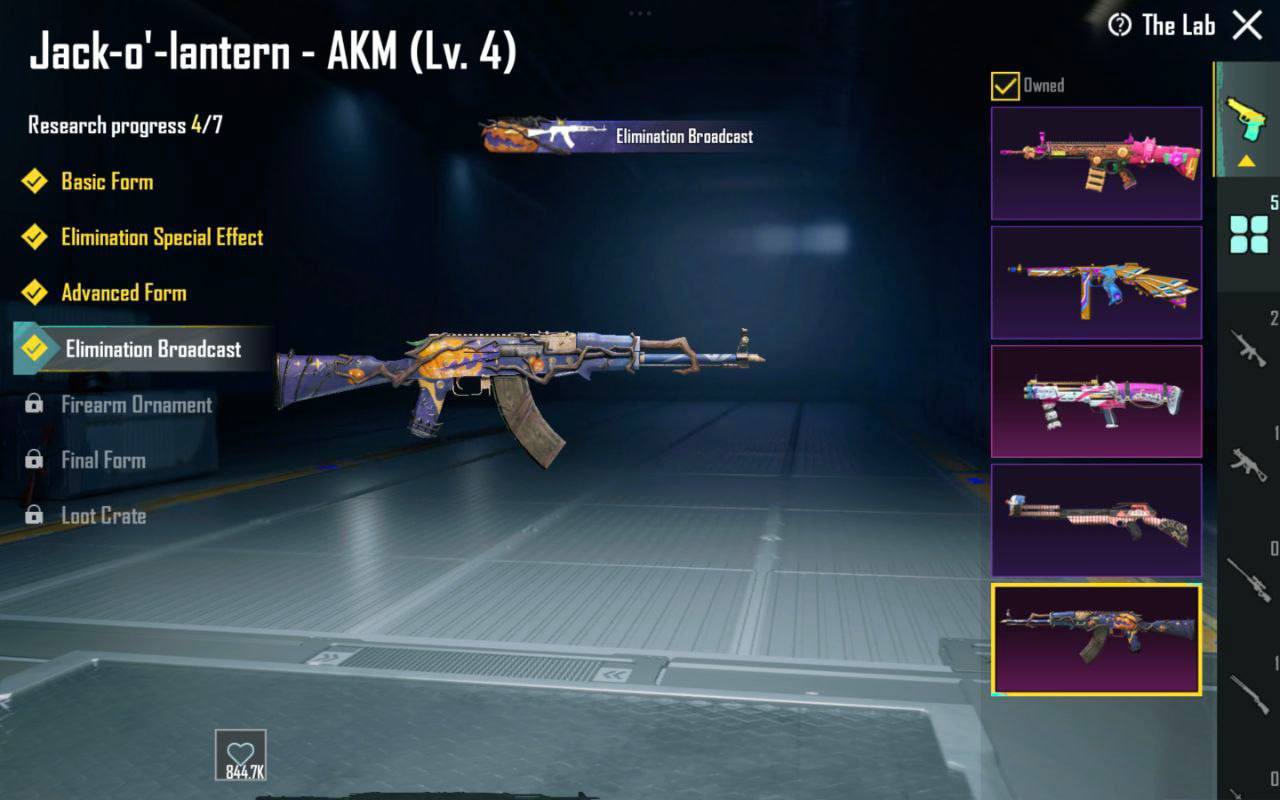Pick the colorful winged submachine gun skin

1096,282
